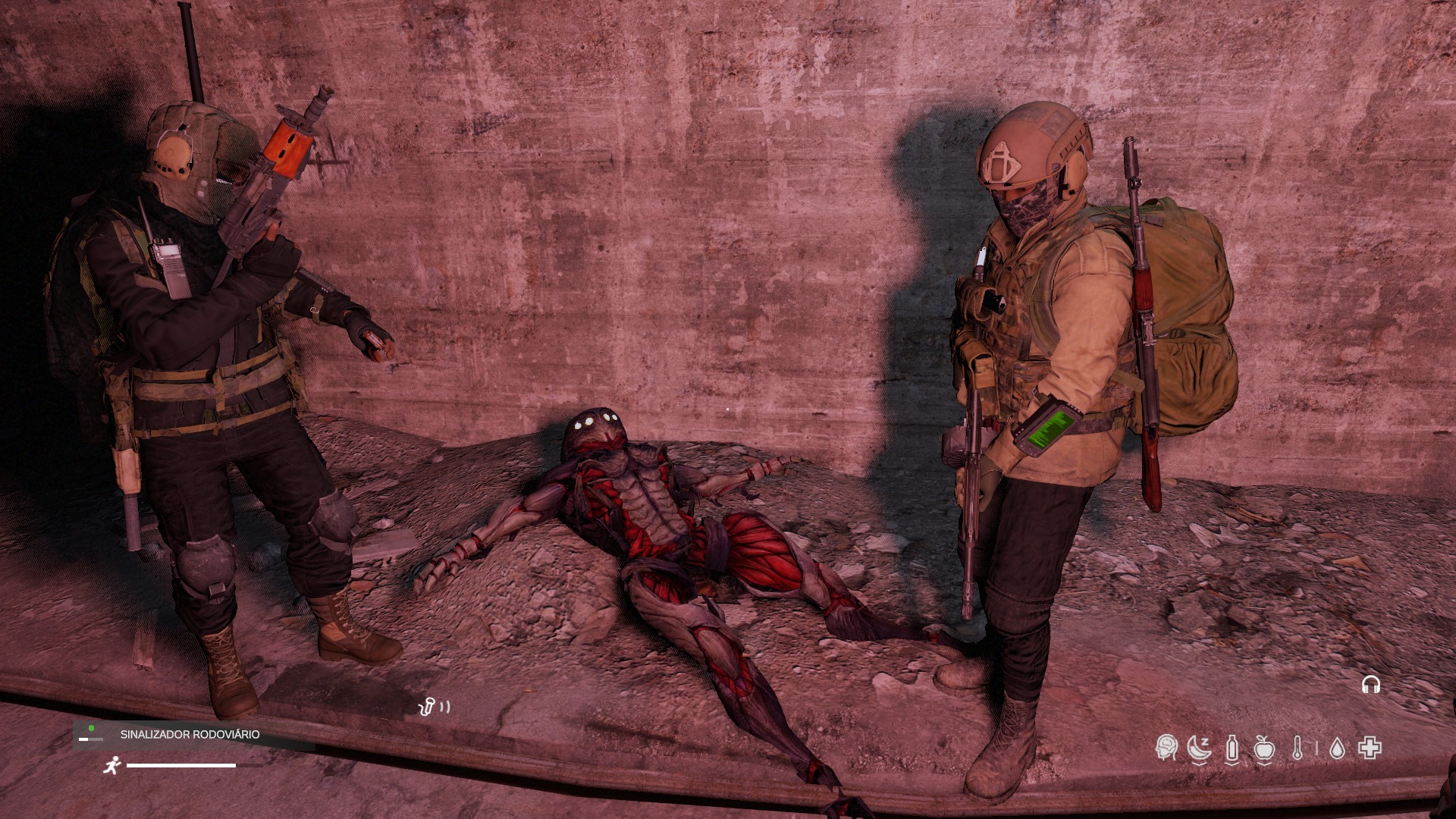Select the moon sleep status icon
This screenshot has width=1456, height=819.
tap(1199, 748)
